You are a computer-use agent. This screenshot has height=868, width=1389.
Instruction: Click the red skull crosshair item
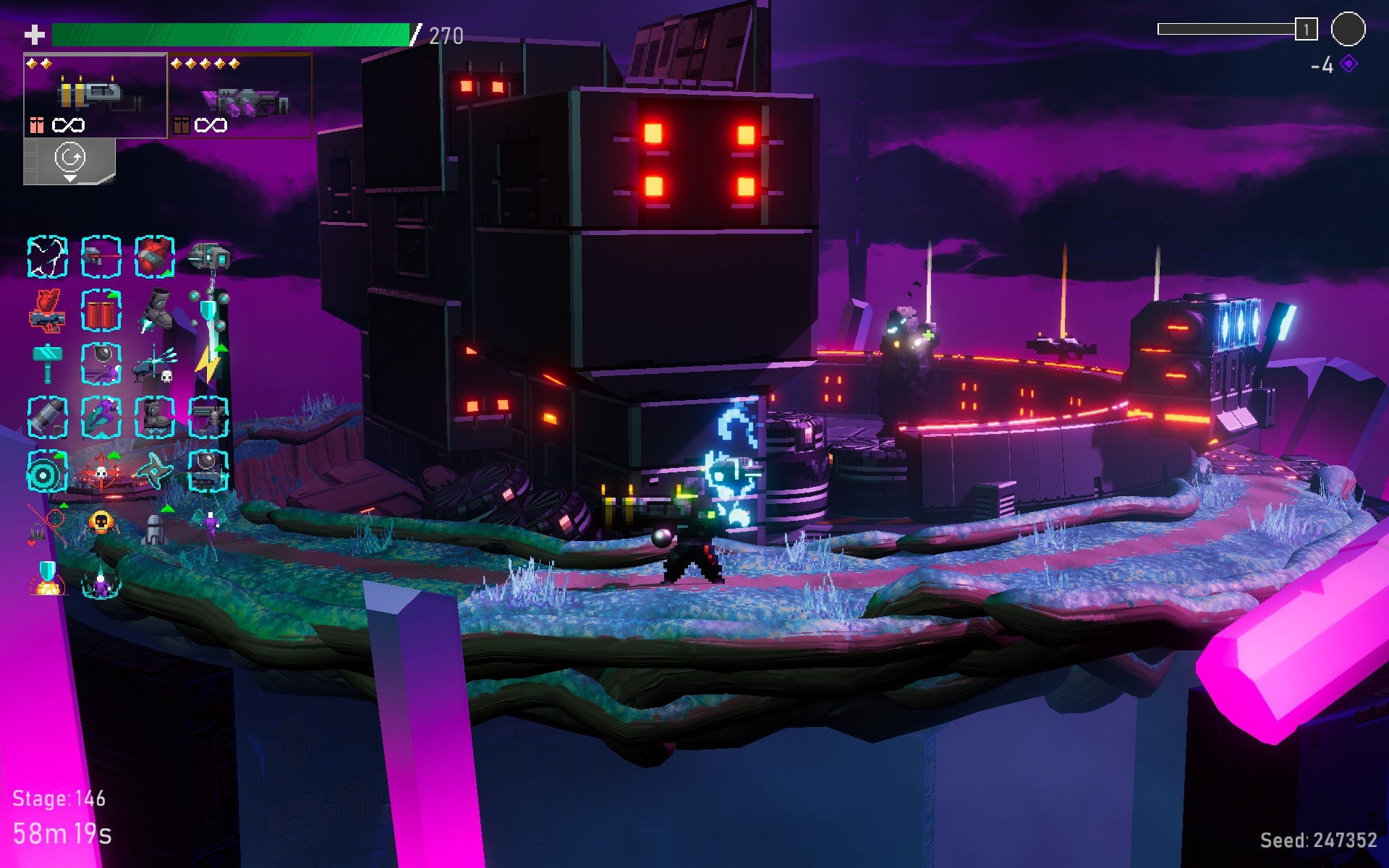101,472
